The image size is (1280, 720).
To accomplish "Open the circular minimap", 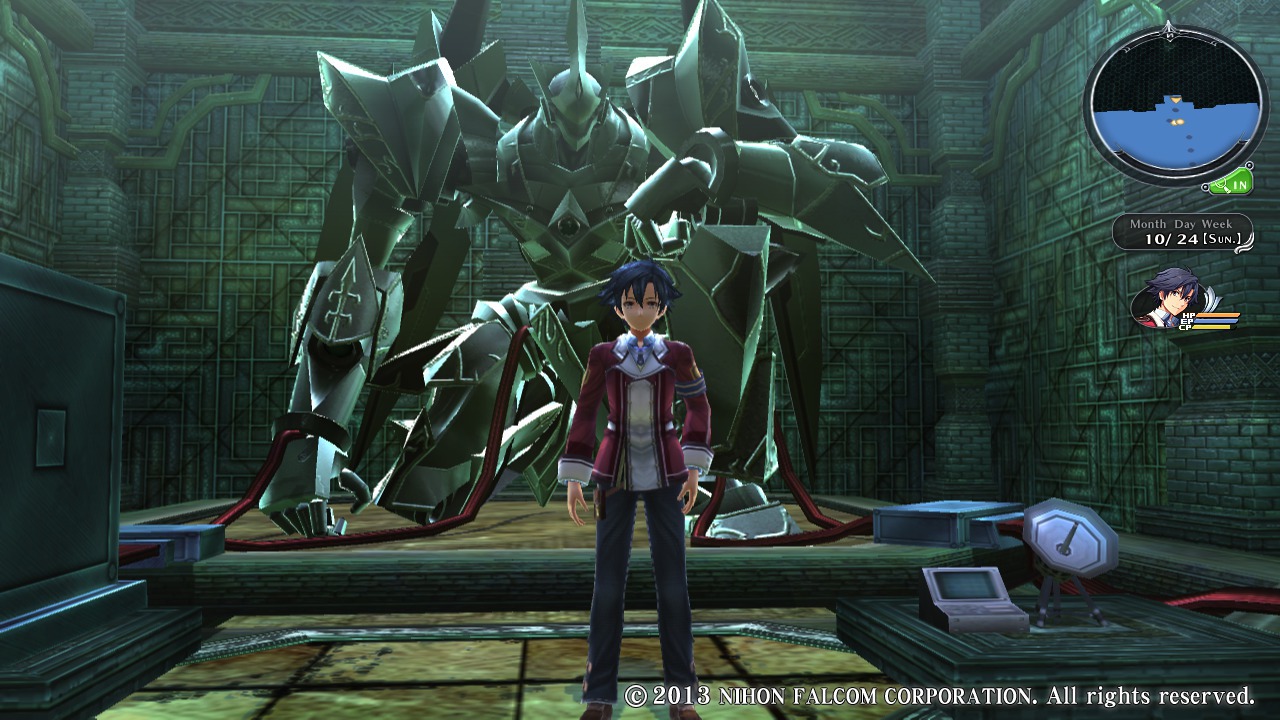I will (x=1174, y=106).
